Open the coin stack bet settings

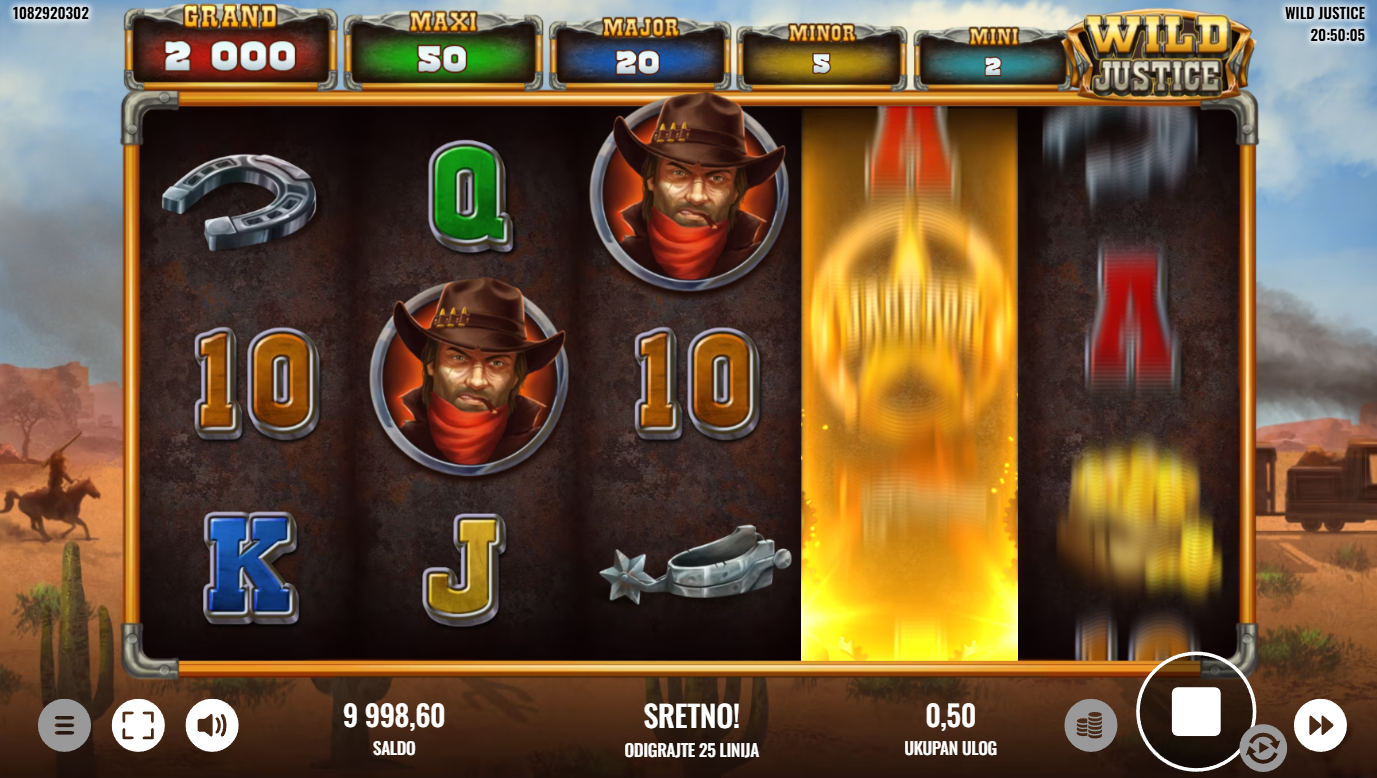[x=1090, y=725]
